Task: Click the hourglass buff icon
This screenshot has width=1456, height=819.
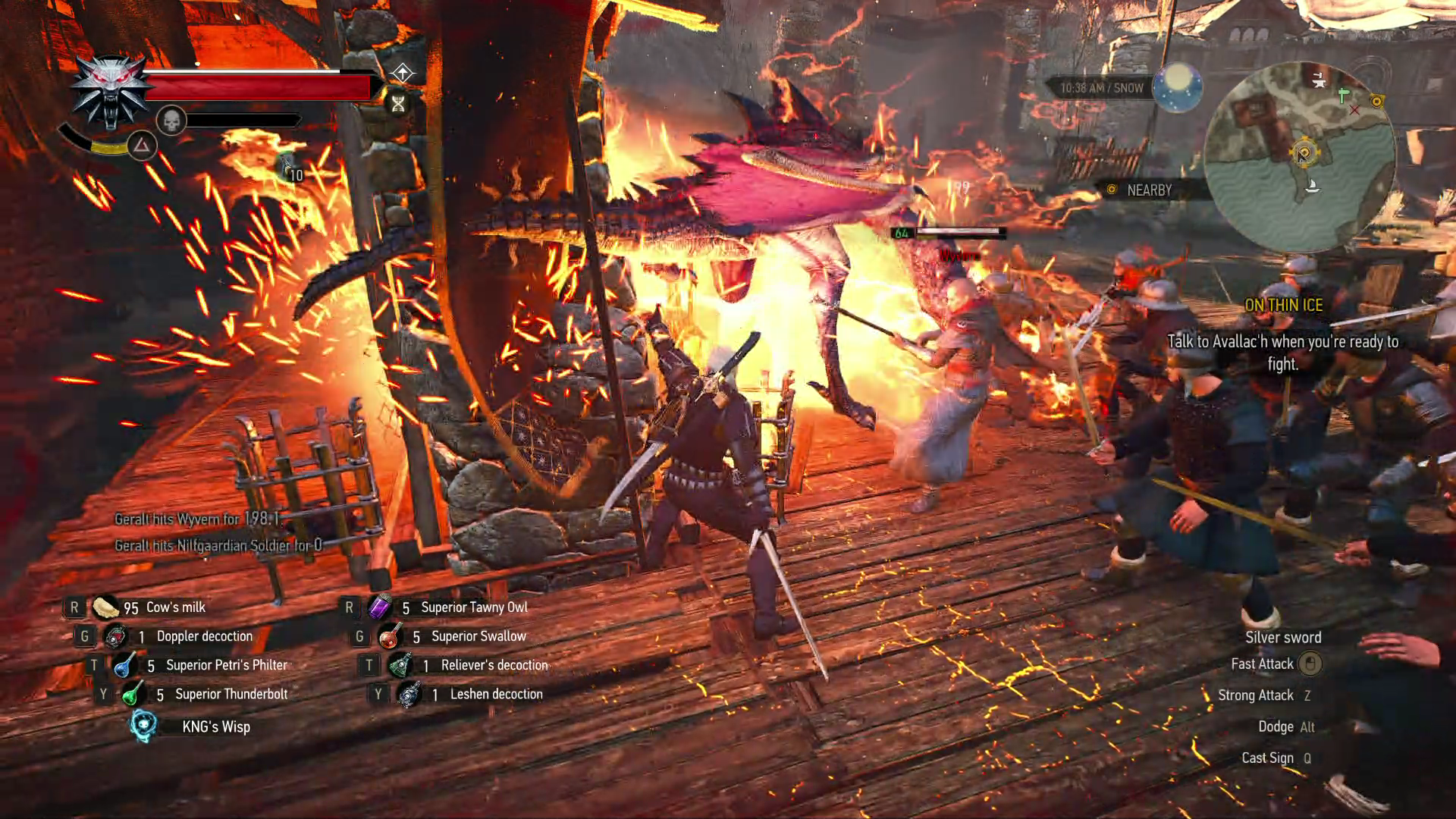Action: 398,104
